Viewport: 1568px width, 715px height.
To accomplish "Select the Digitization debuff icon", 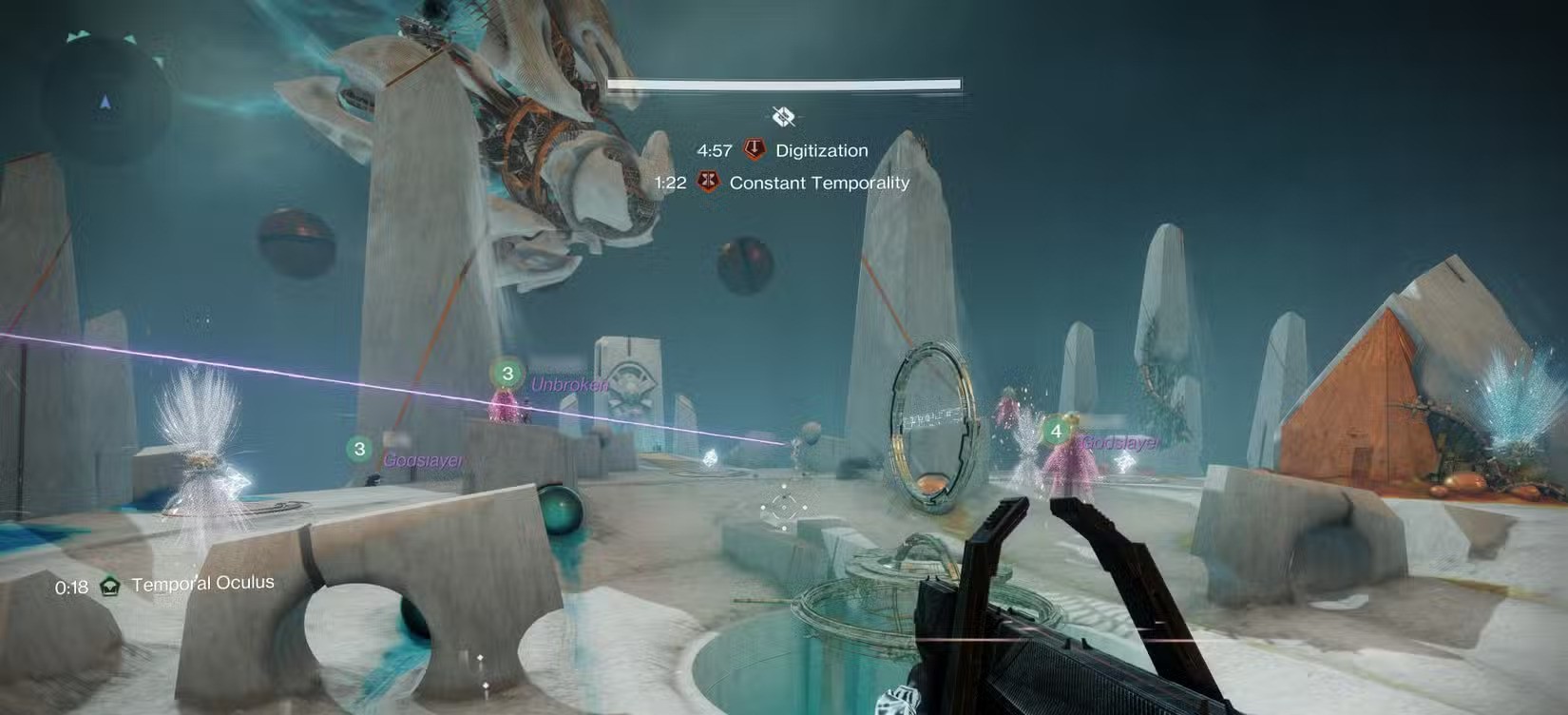I will (755, 150).
